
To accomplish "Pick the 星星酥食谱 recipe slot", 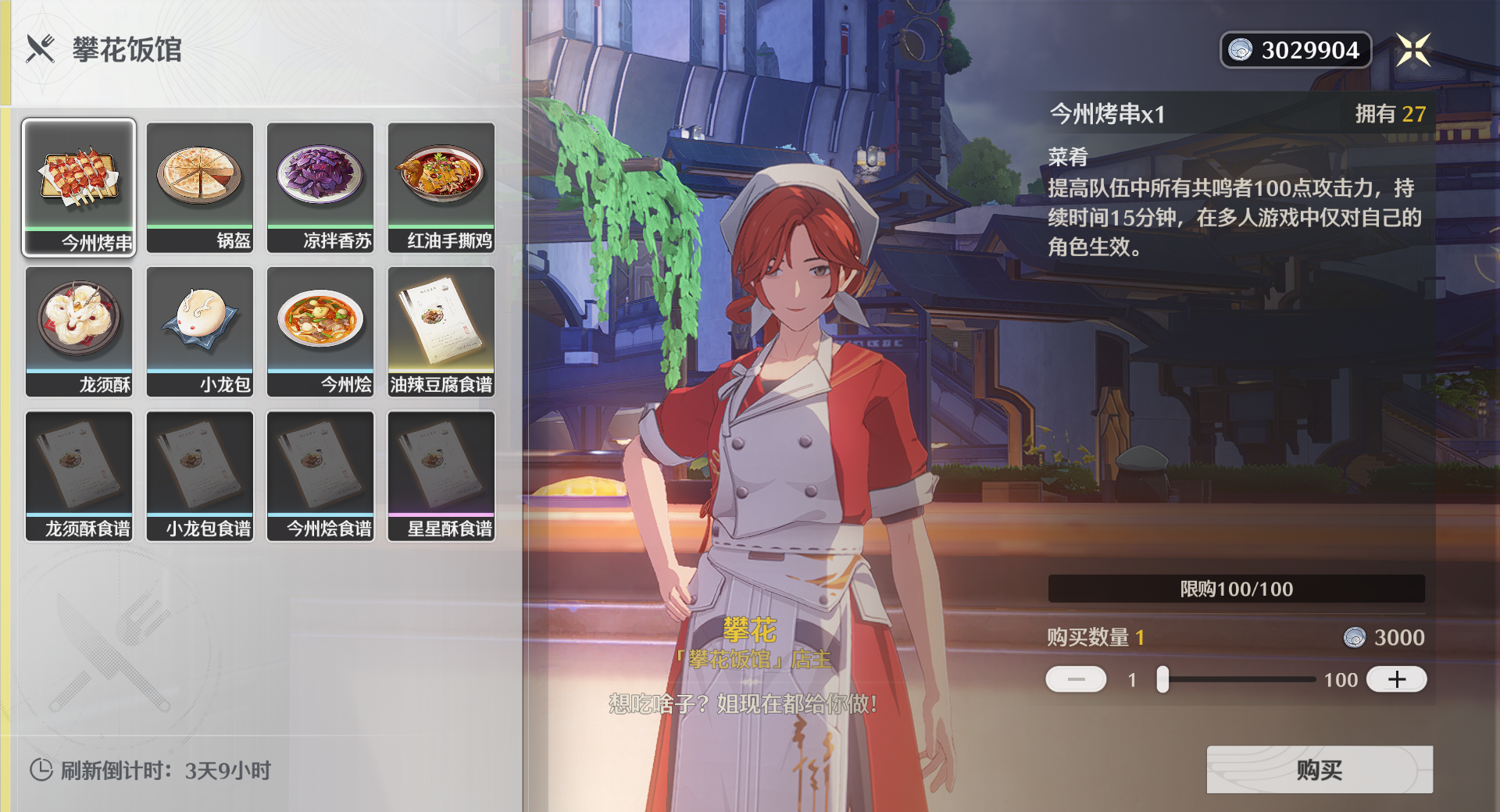I will coord(441,475).
